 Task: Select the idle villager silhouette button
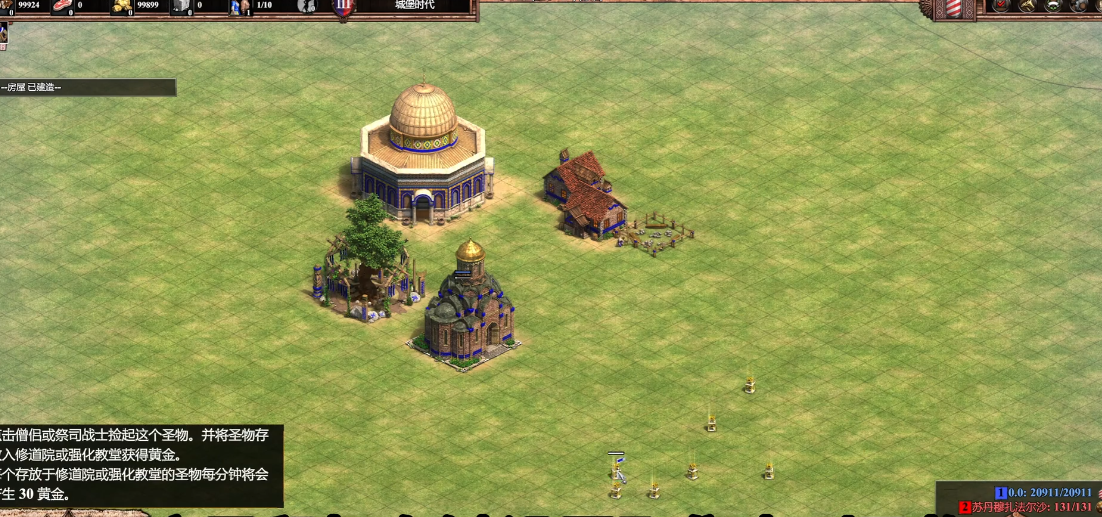pyautogui.click(x=307, y=7)
